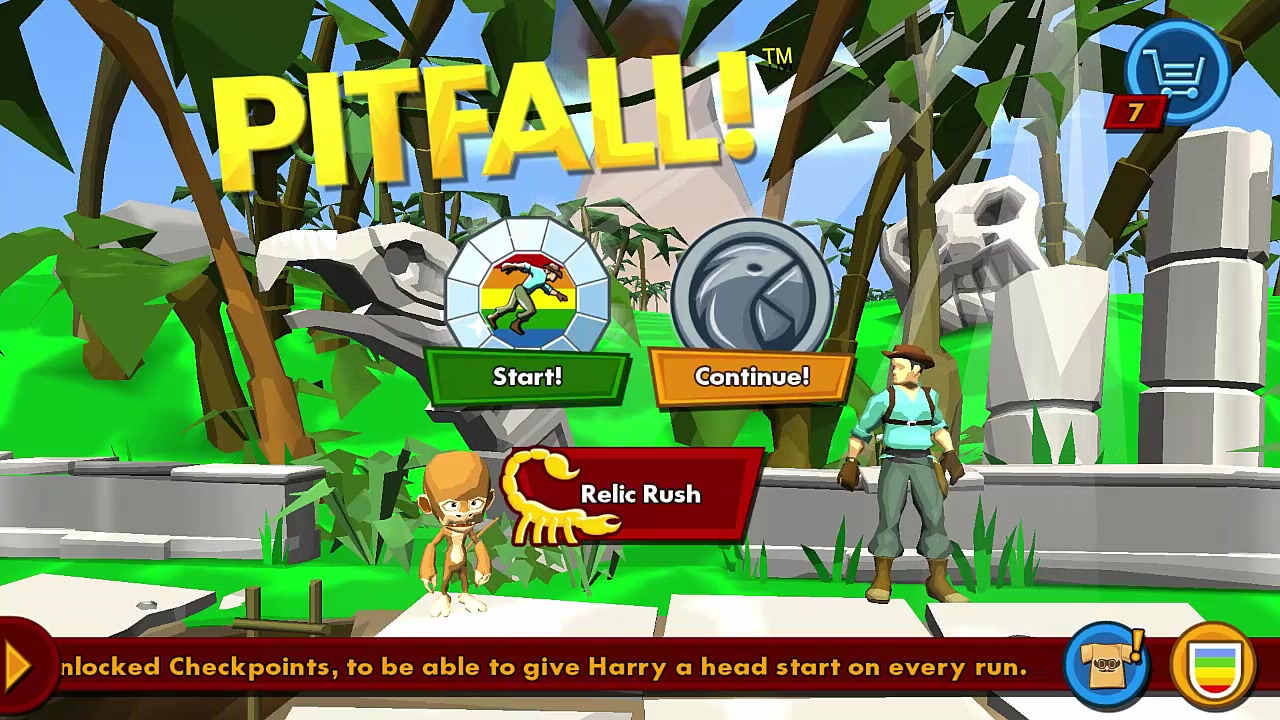
Task: Open the in-game store via cart icon
Action: tap(1180, 70)
